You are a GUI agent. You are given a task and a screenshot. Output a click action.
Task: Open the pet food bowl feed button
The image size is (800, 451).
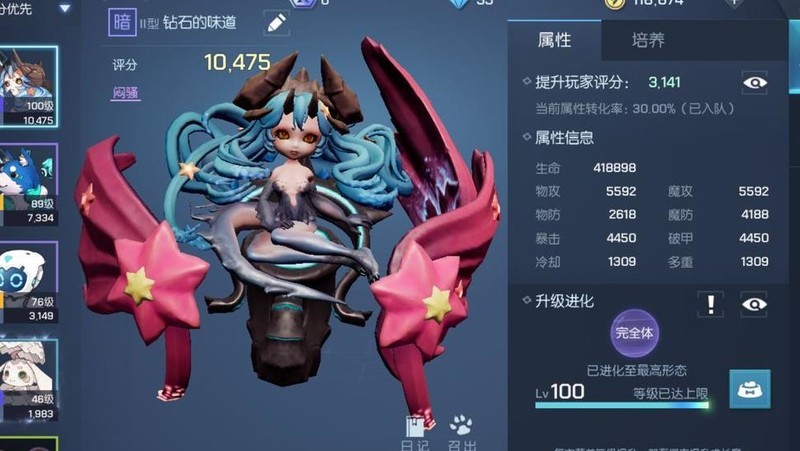tap(748, 390)
